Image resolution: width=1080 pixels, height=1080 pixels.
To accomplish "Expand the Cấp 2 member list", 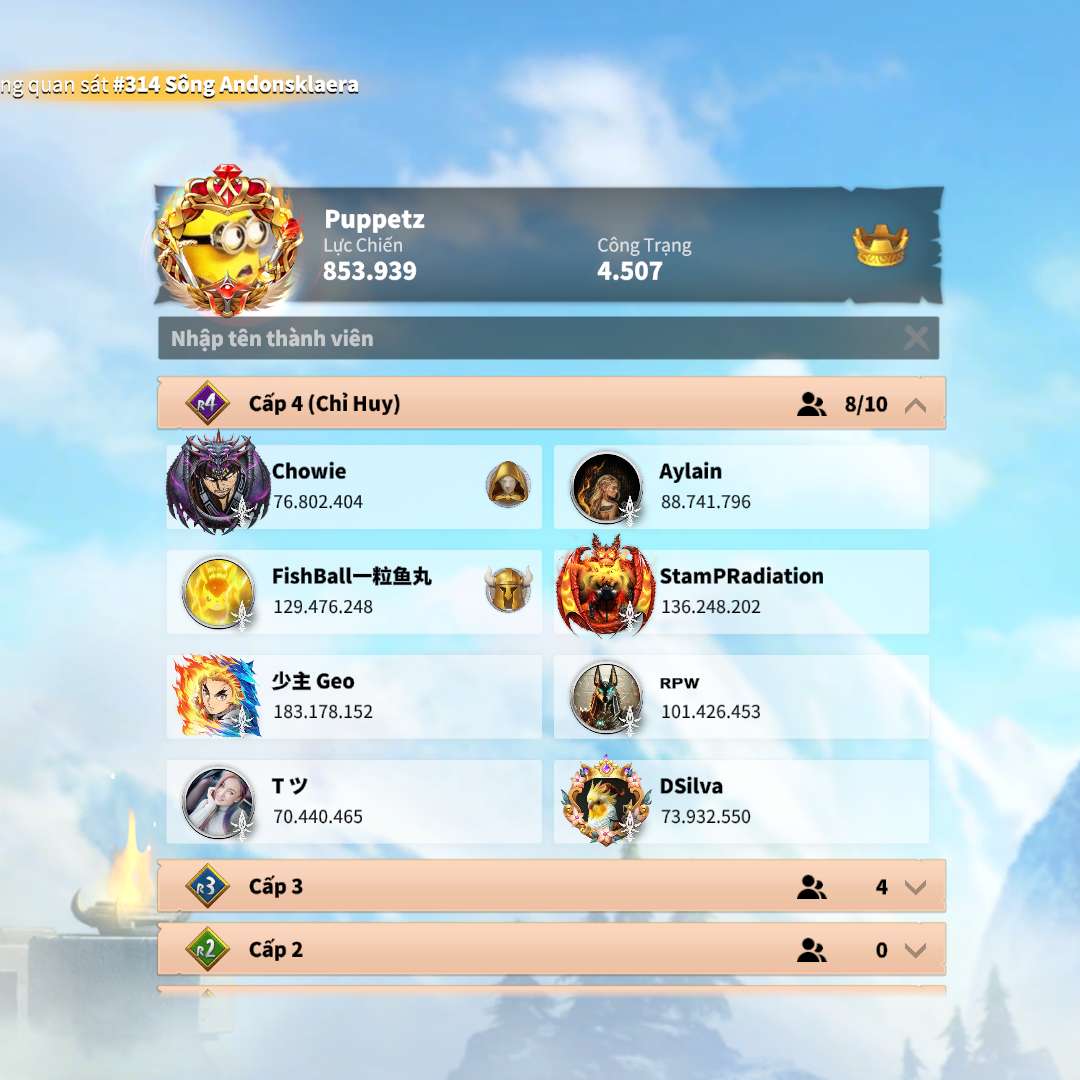I will tap(914, 950).
